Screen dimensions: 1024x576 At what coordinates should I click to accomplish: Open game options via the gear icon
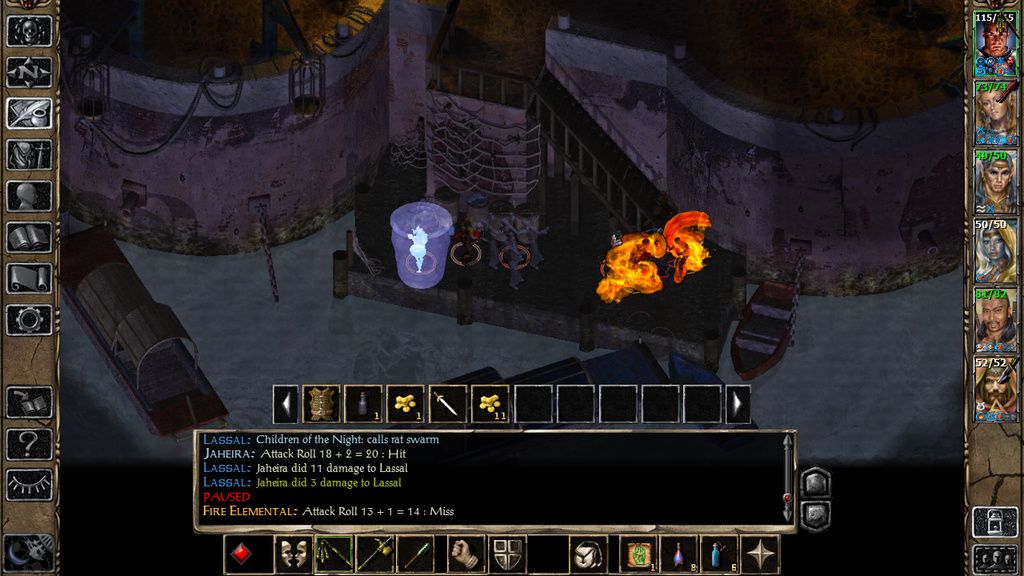coord(29,320)
